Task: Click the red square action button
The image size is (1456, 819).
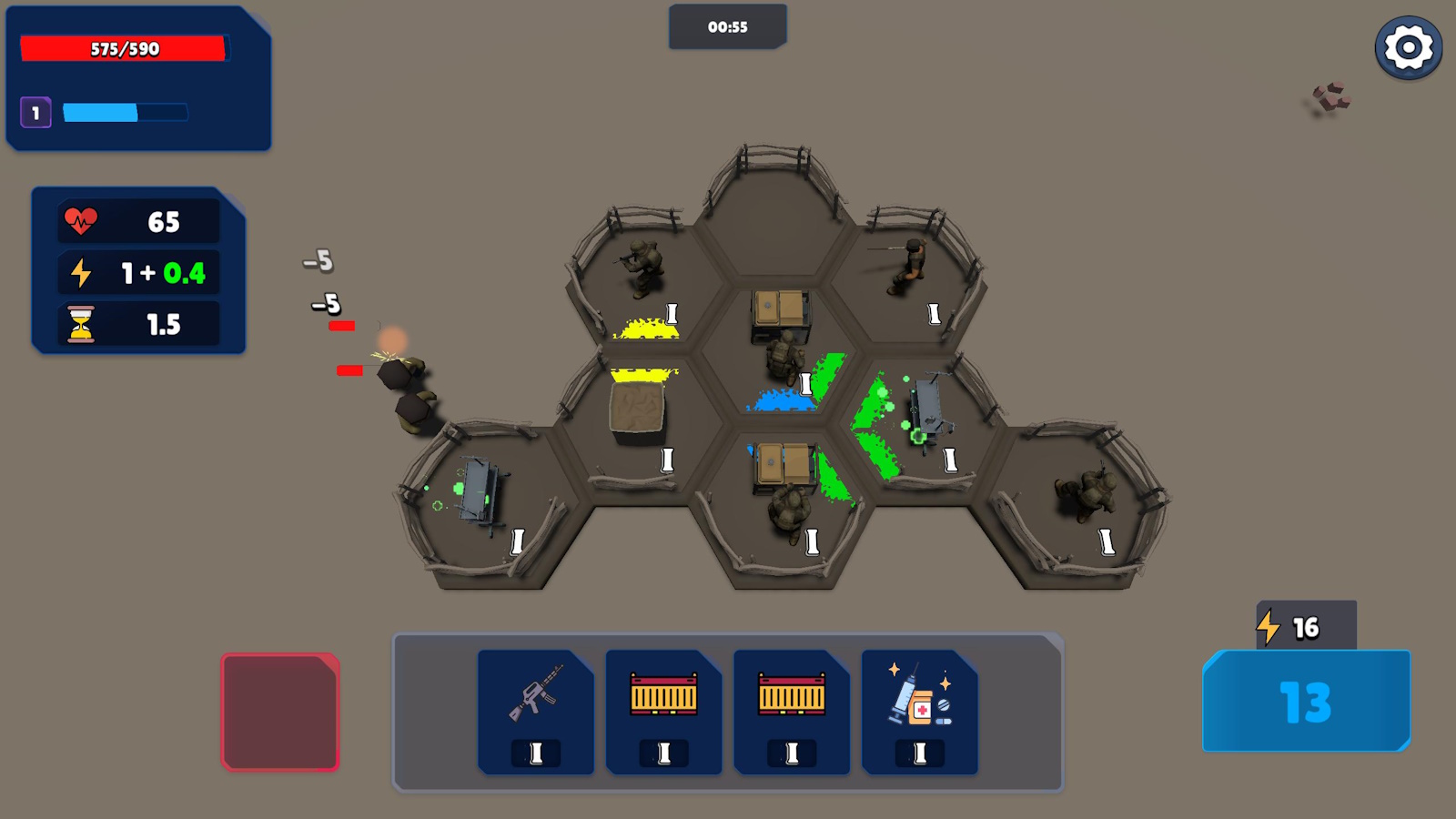Action: tap(280, 712)
